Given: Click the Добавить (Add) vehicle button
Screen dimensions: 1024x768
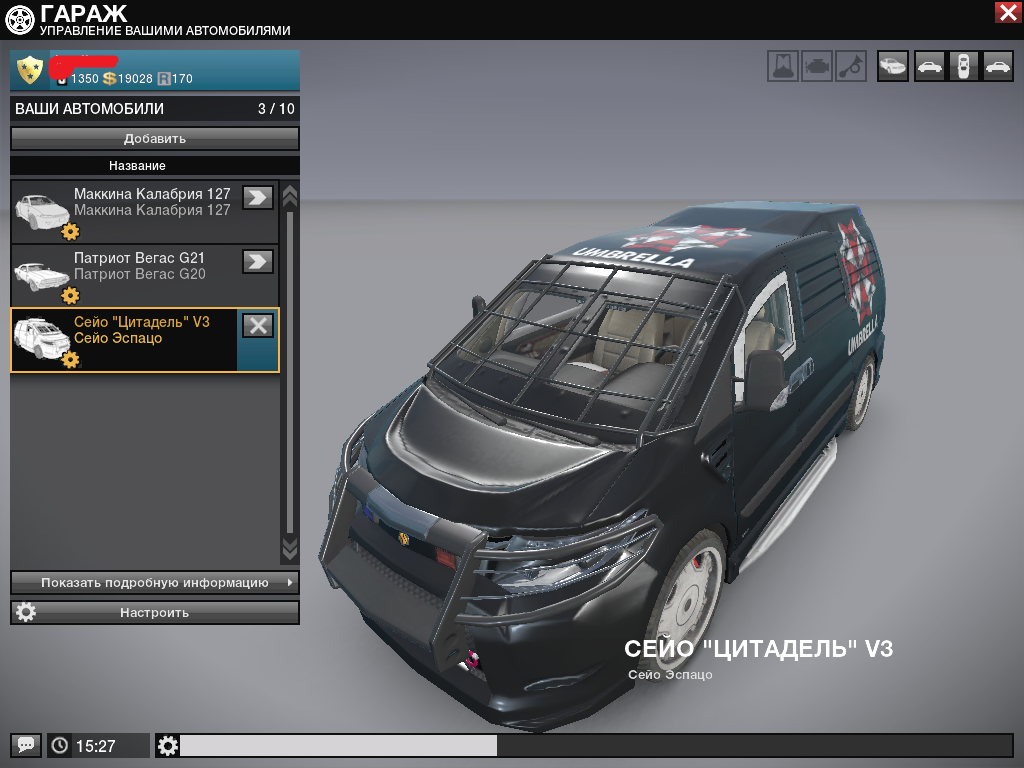Looking at the screenshot, I should 155,138.
